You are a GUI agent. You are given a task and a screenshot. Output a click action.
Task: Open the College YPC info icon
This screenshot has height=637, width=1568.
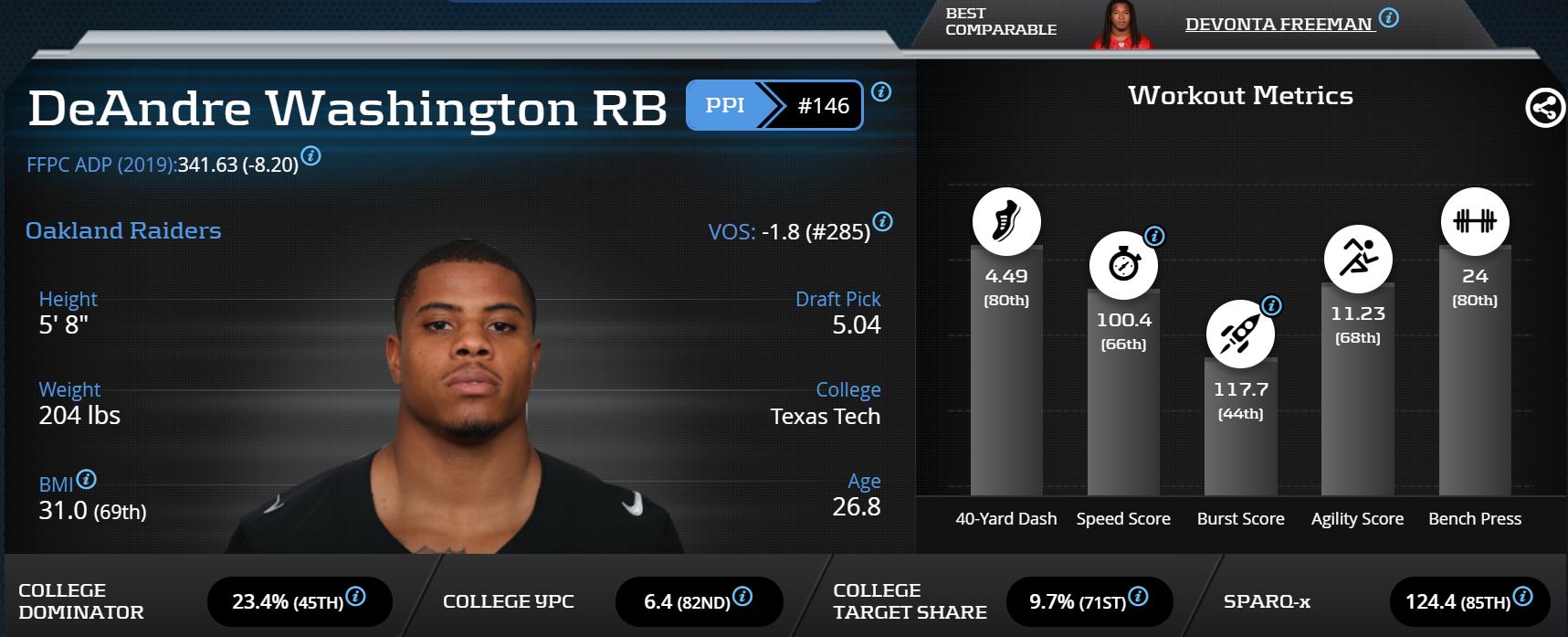[742, 597]
